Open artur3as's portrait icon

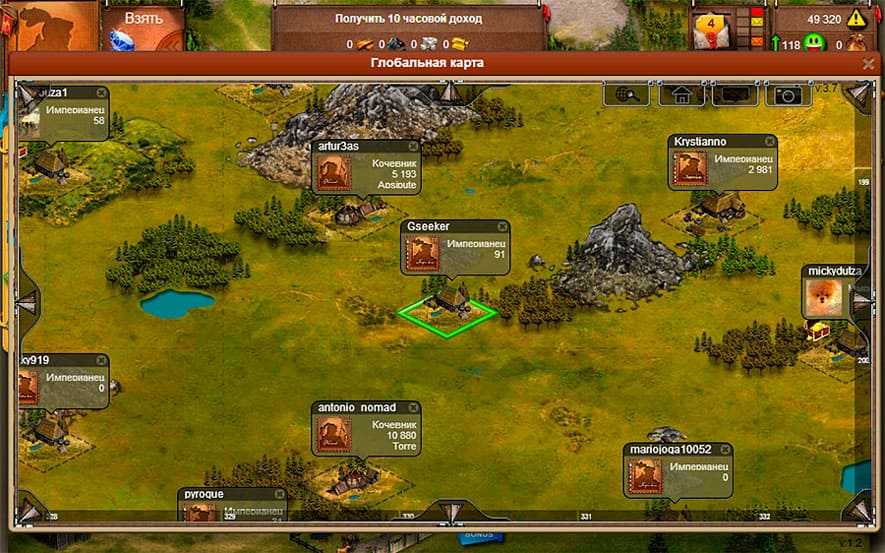tap(334, 173)
